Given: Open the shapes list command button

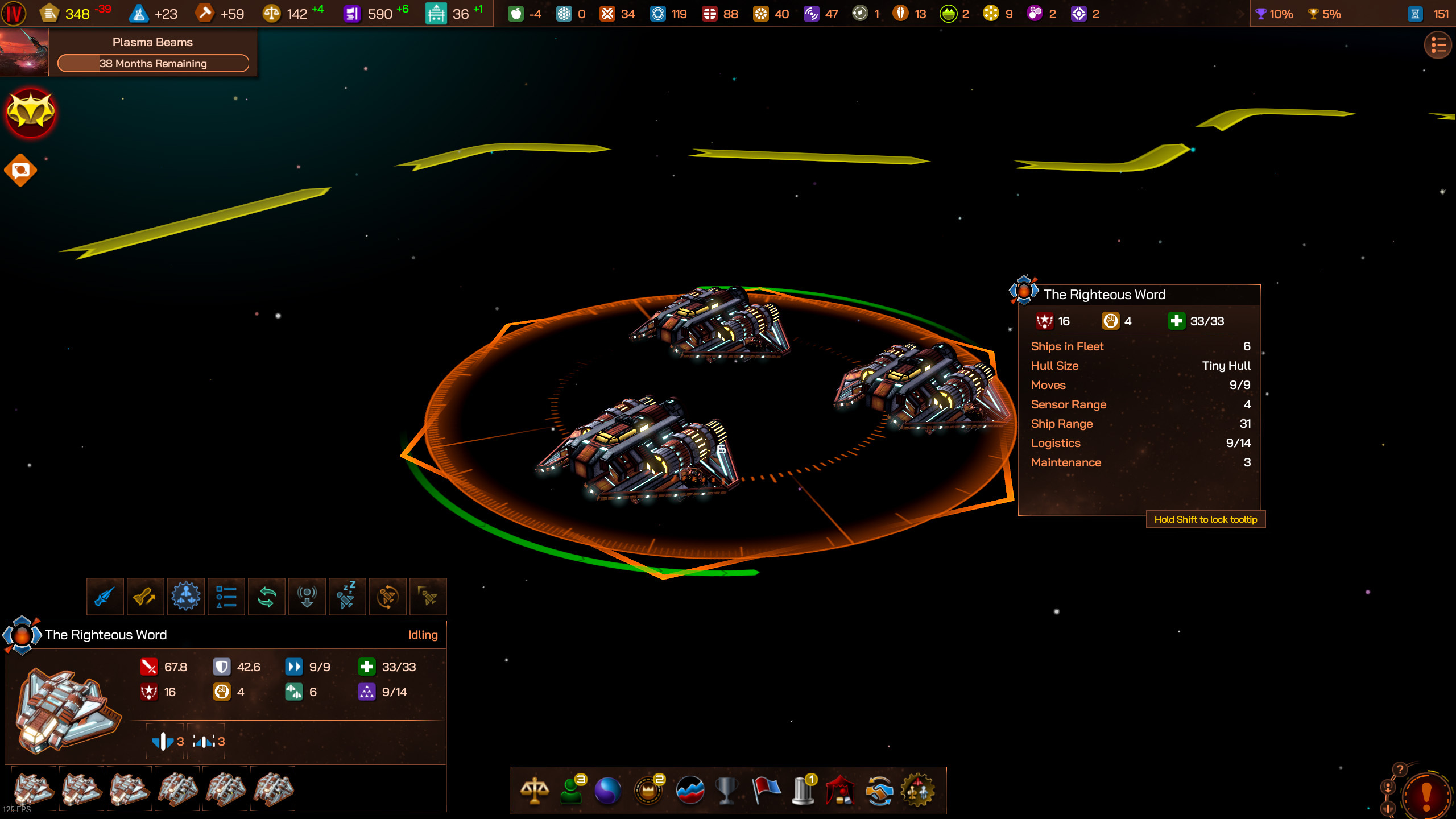Looking at the screenshot, I should tap(226, 597).
